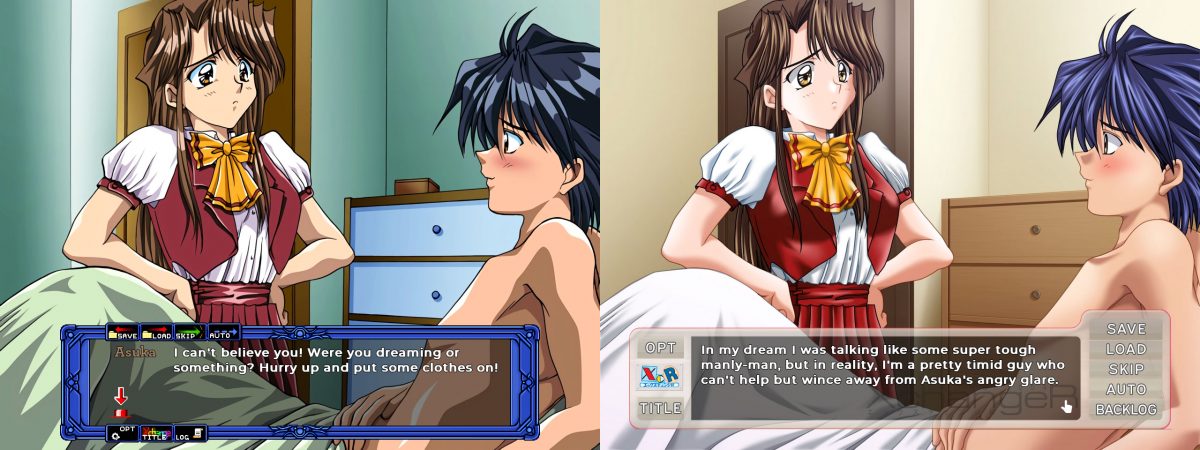Click SKIP in the gray side panel
This screenshot has height=450, width=1200.
pos(1126,369)
